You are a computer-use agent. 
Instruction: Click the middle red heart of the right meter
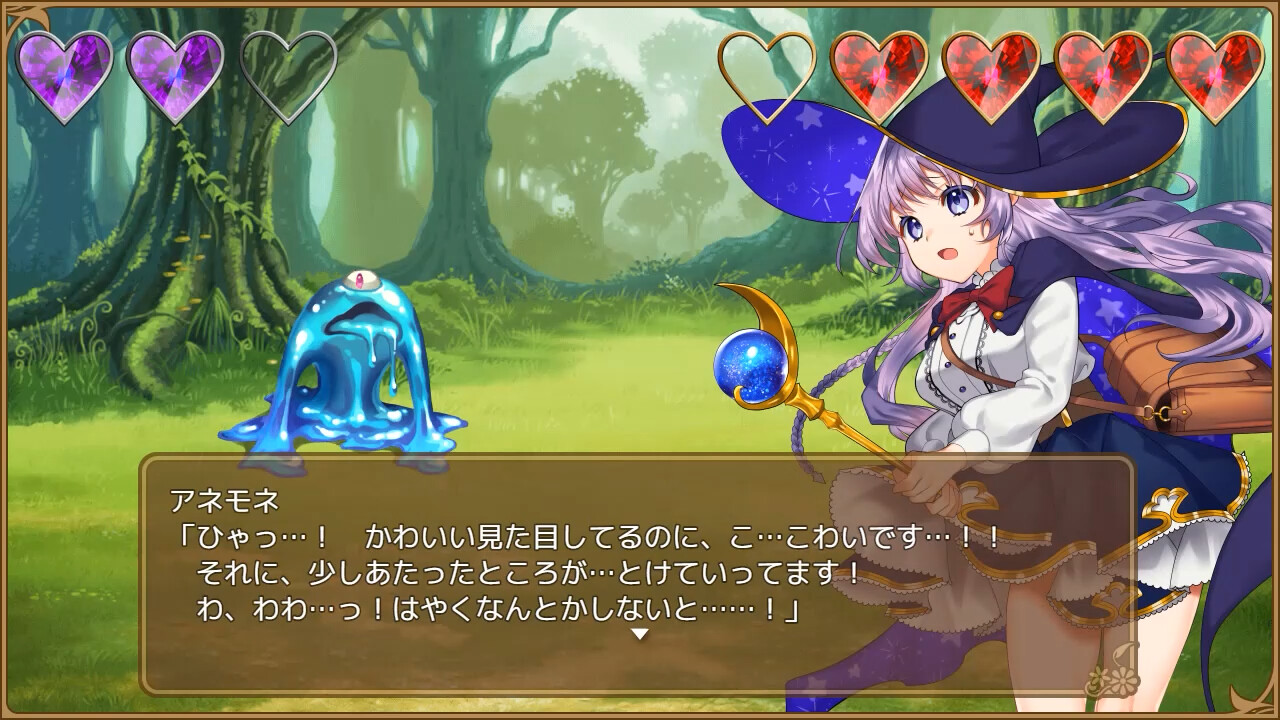[1105, 70]
